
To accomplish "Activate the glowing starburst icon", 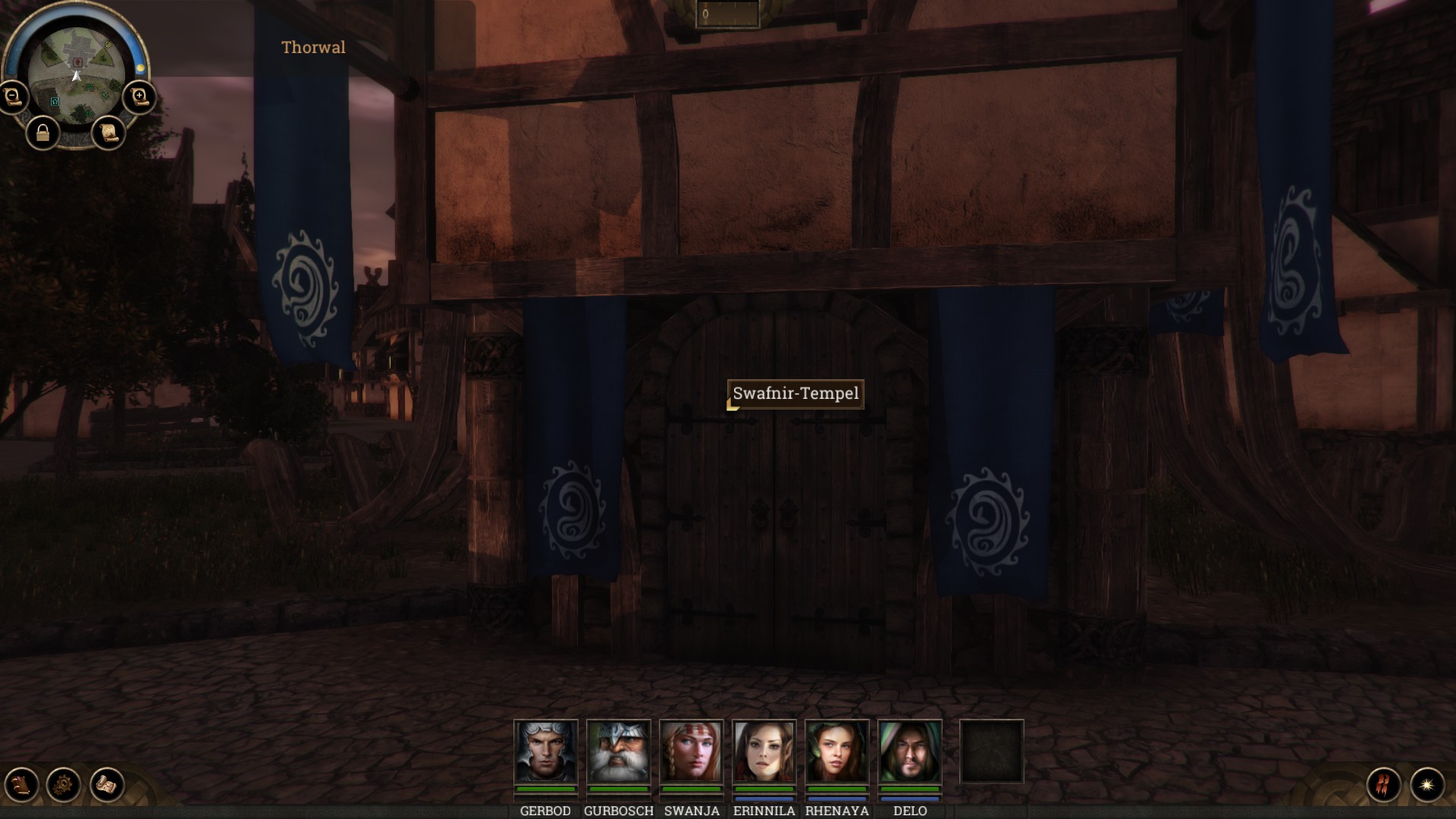I will (x=1427, y=784).
